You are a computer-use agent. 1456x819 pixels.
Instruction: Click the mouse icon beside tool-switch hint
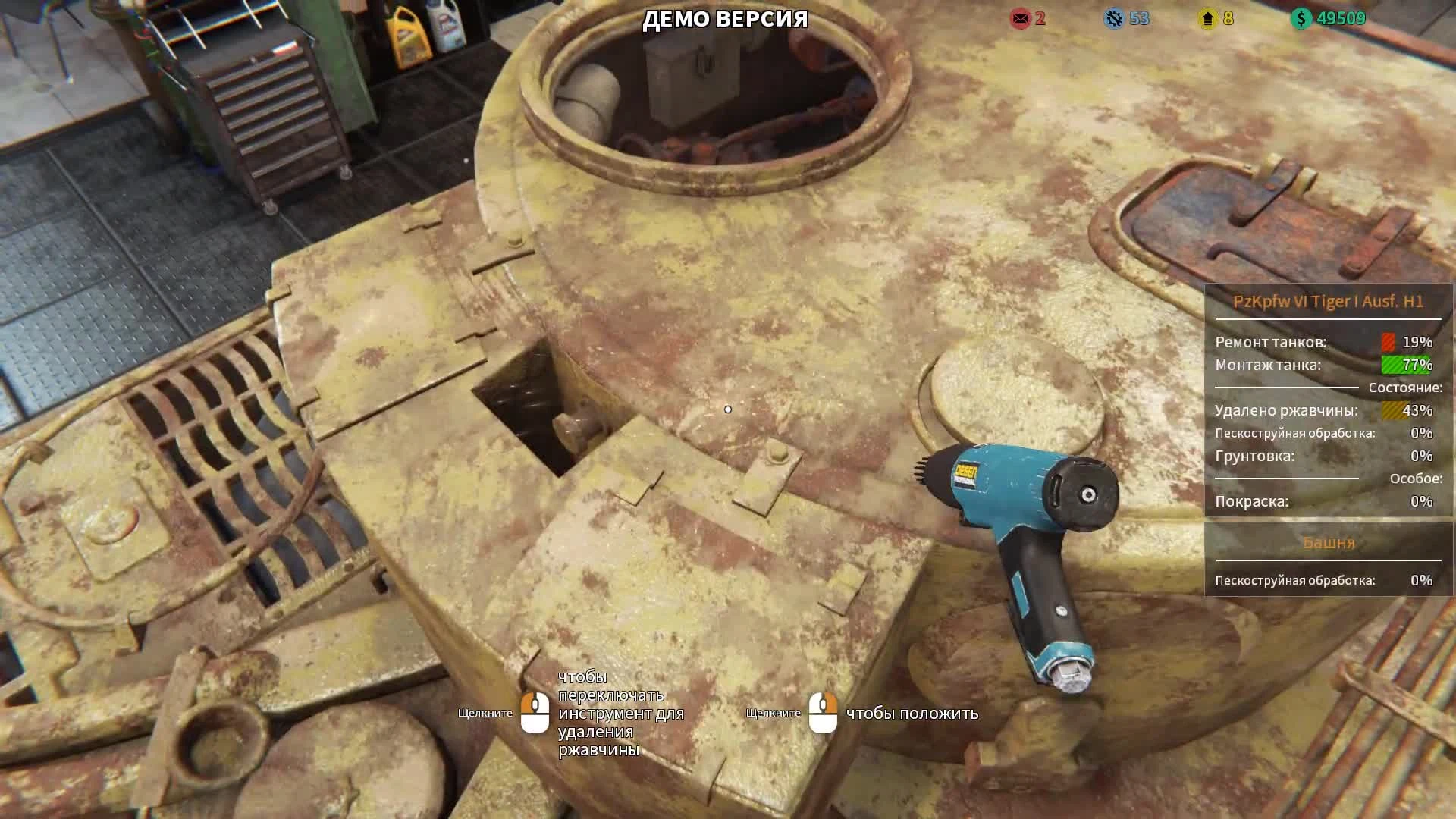(x=535, y=713)
